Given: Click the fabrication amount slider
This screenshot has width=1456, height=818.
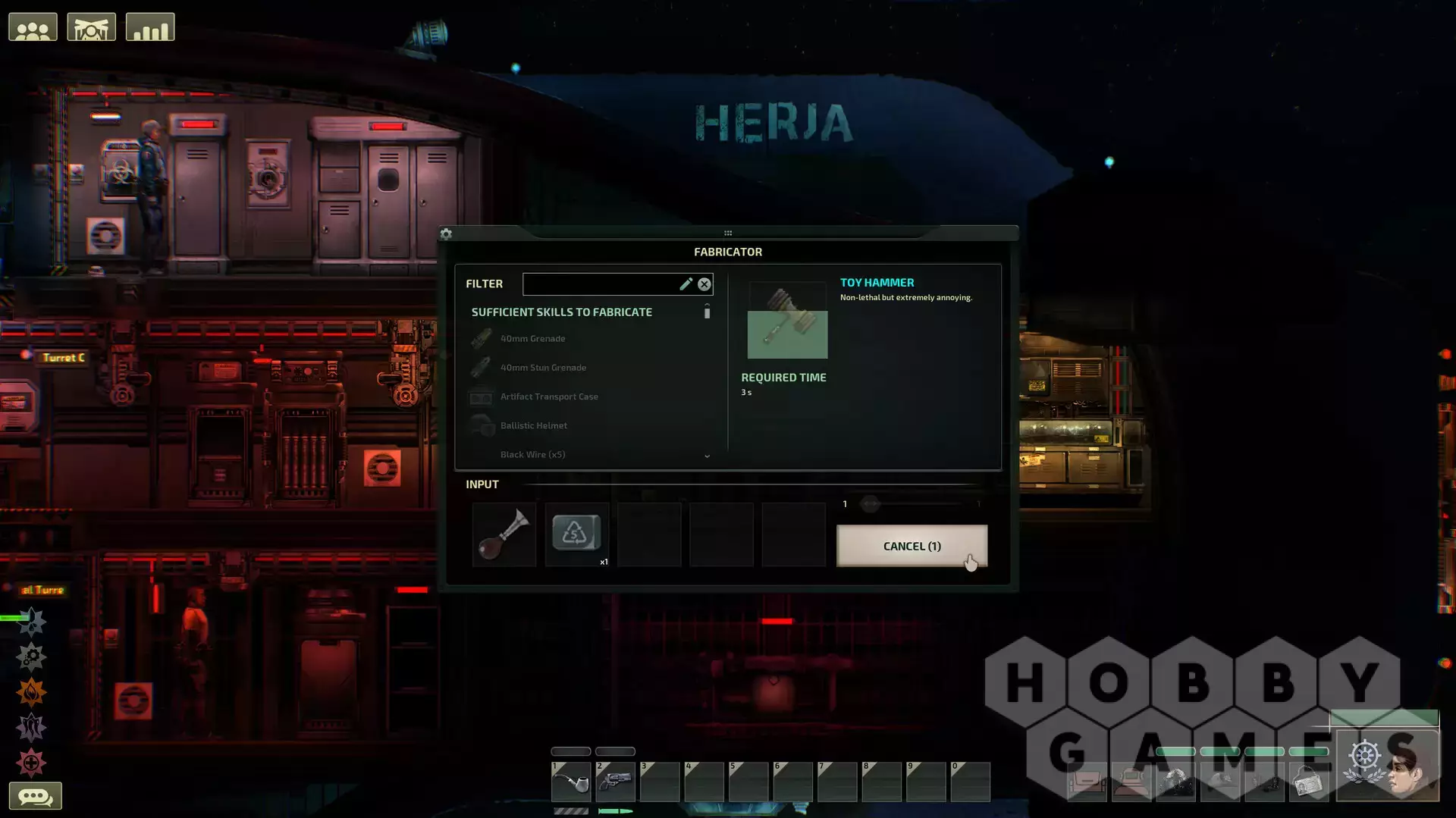Looking at the screenshot, I should (871, 504).
